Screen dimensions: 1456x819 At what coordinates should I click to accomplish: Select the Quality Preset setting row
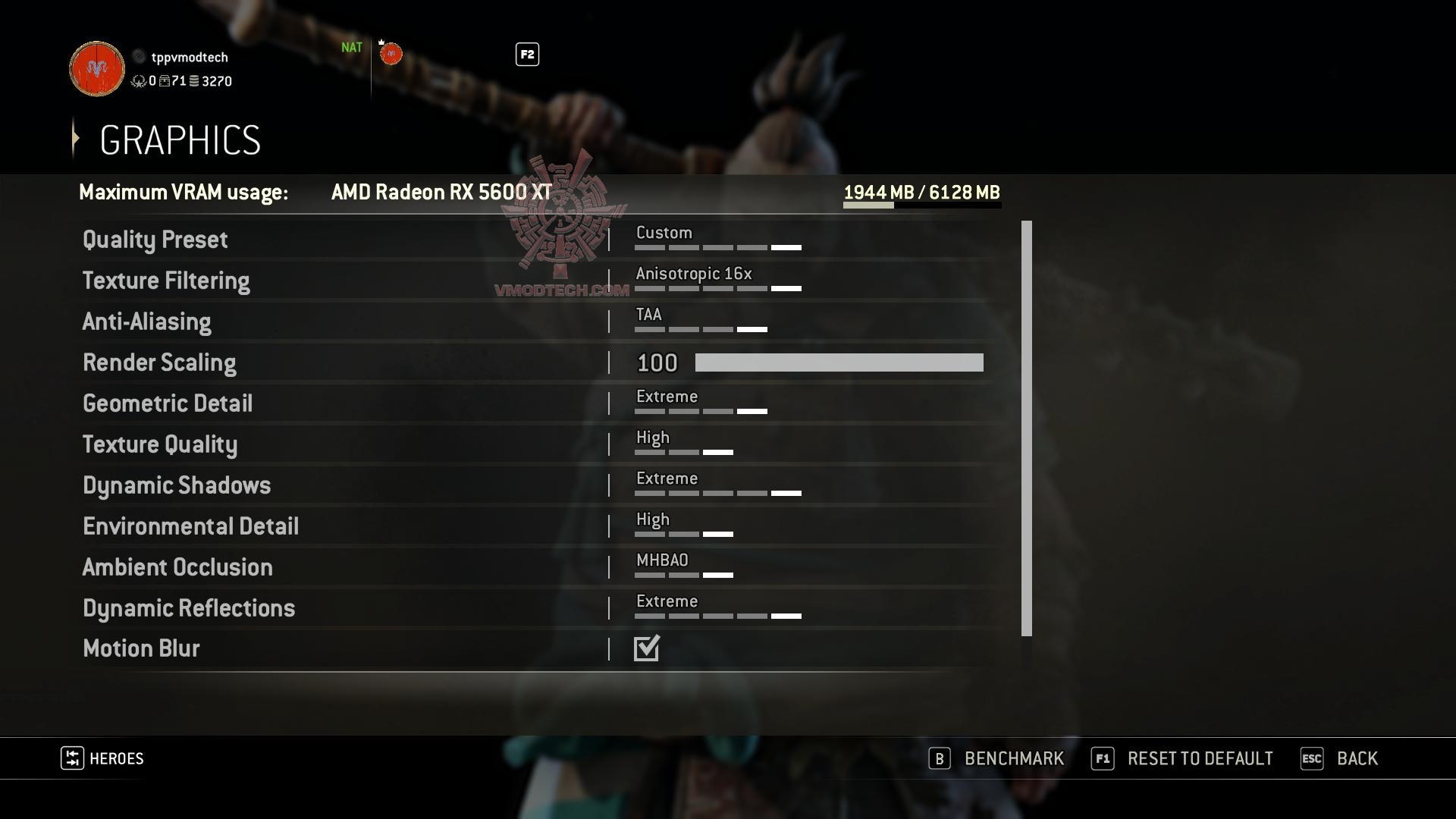[x=155, y=240]
